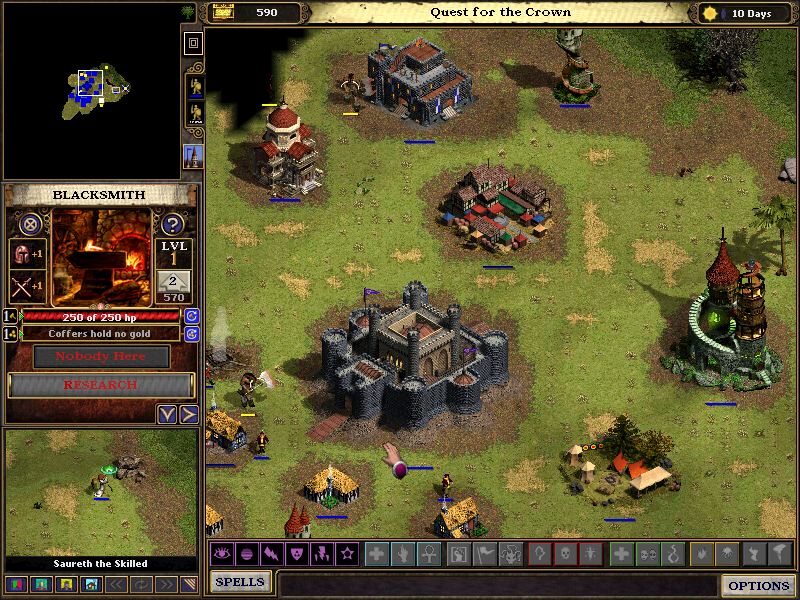Image resolution: width=800 pixels, height=600 pixels.
Task: Click the Nobody Here occupants button
Action: tap(100, 356)
